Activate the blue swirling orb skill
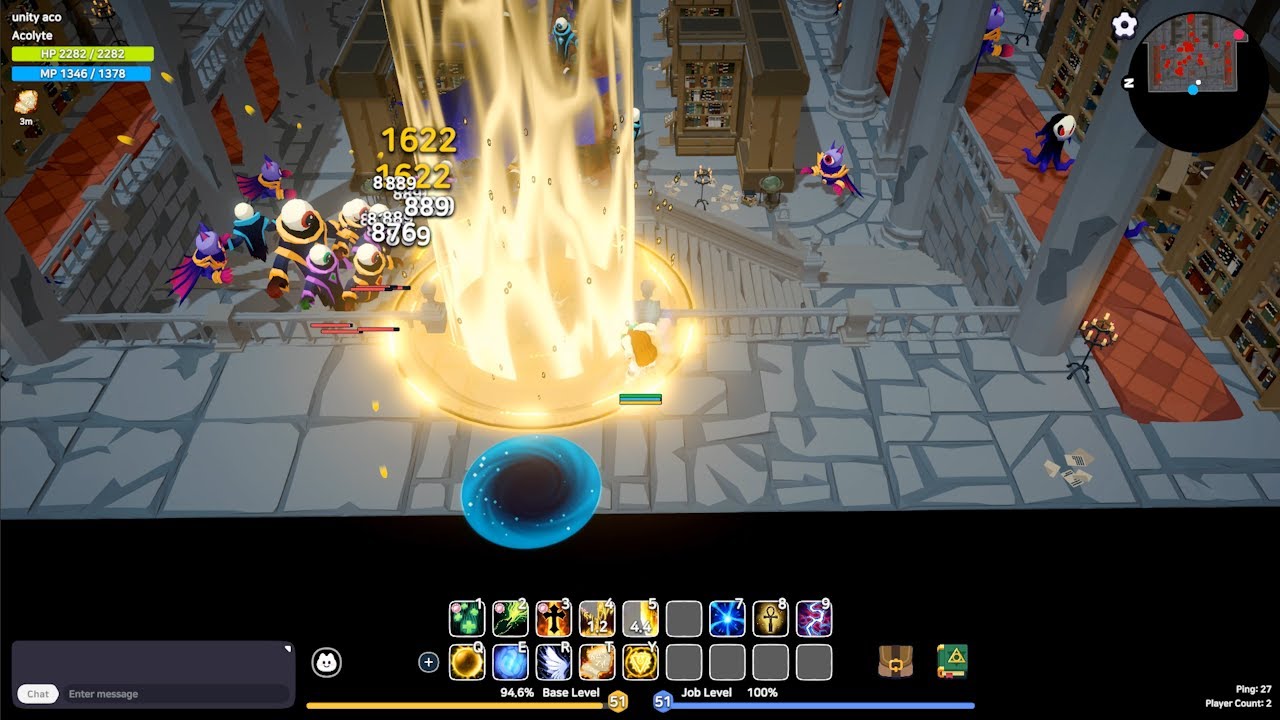This screenshot has width=1280, height=720. click(510, 662)
